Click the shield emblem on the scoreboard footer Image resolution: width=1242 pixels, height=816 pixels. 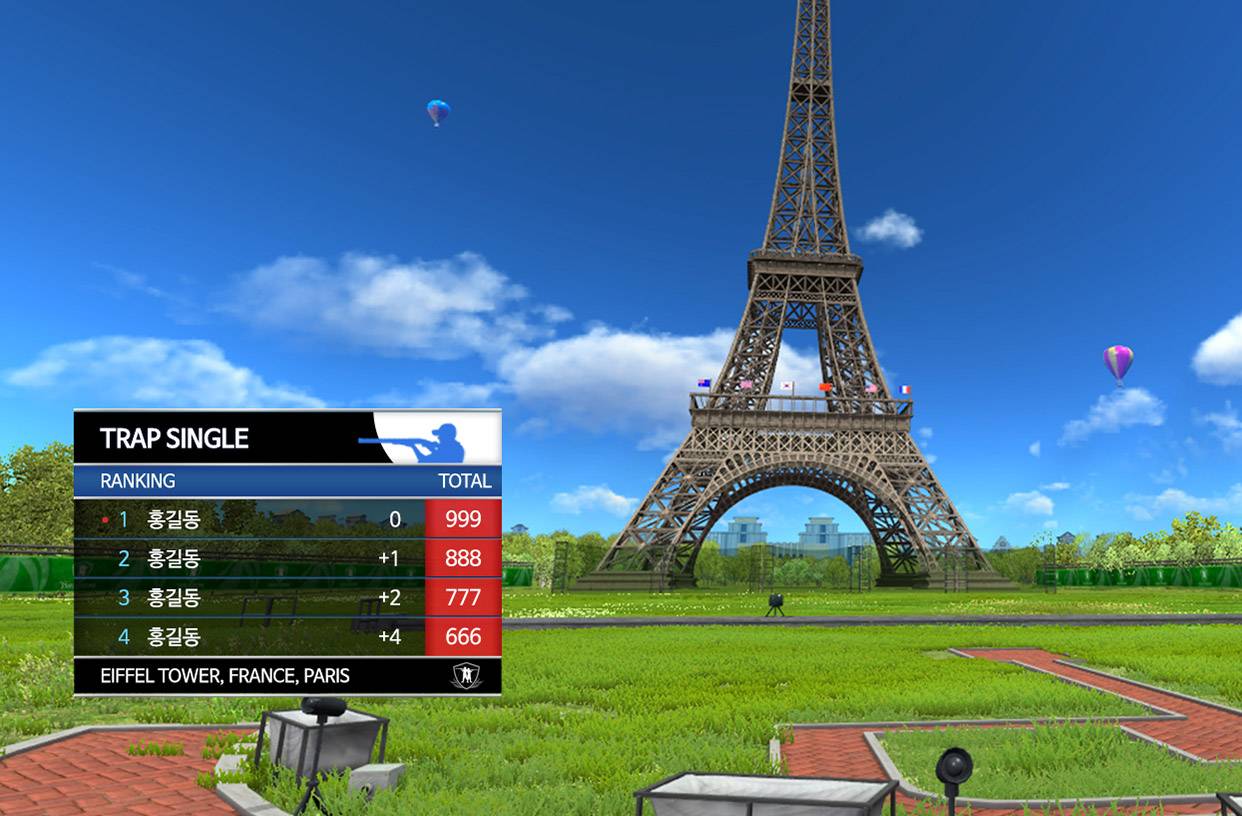(466, 676)
